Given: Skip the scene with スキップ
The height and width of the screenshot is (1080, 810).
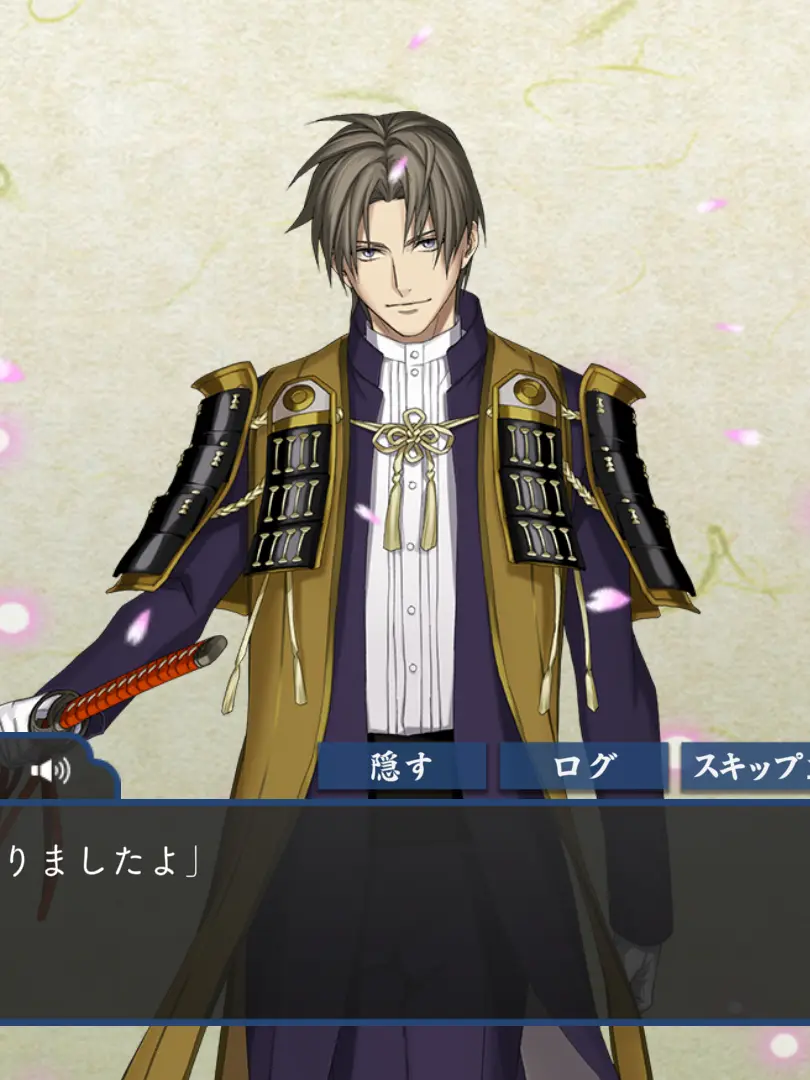Looking at the screenshot, I should pyautogui.click(x=748, y=767).
